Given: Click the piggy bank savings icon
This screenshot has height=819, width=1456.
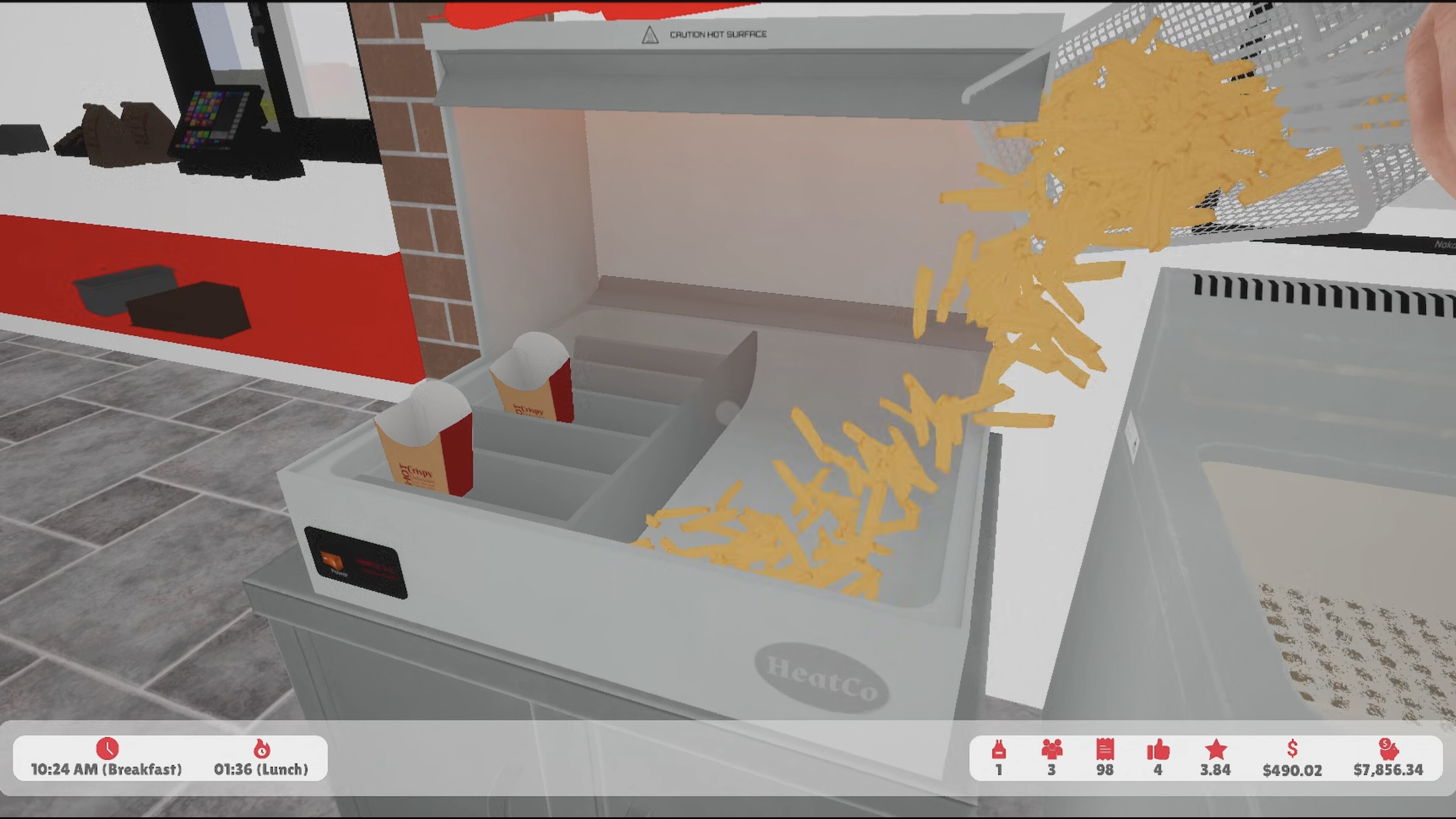Looking at the screenshot, I should point(1389,750).
